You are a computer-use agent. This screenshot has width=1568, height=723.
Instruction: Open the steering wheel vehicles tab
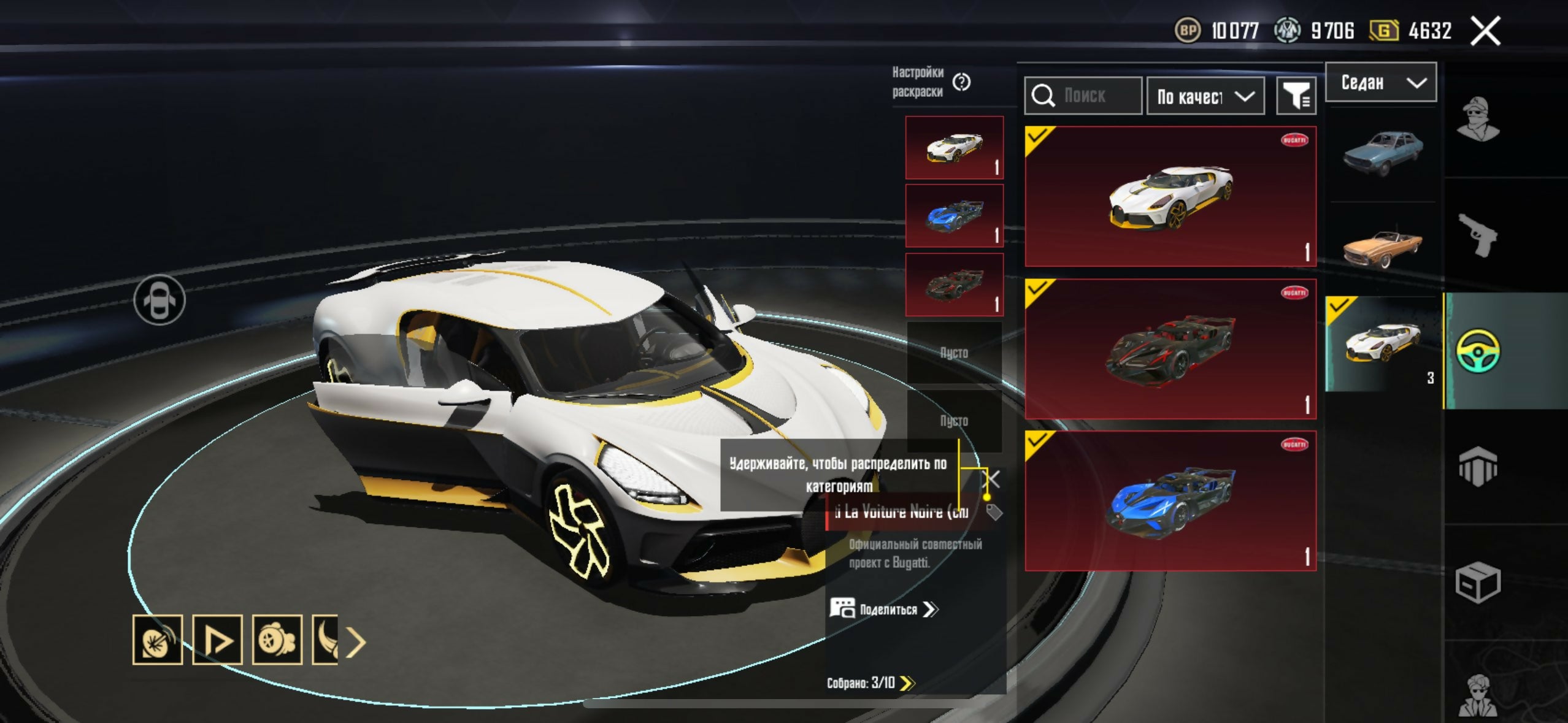pos(1478,351)
